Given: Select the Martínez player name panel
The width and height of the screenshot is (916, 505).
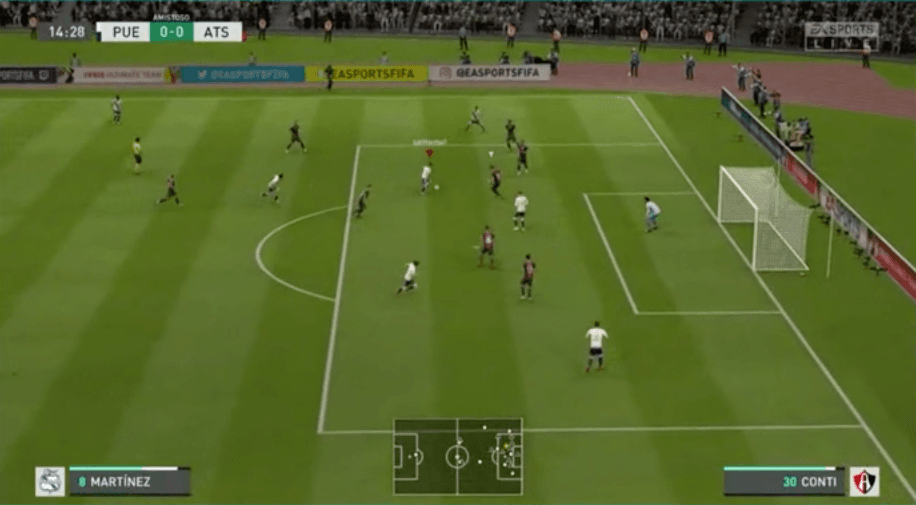Looking at the screenshot, I should (129, 481).
